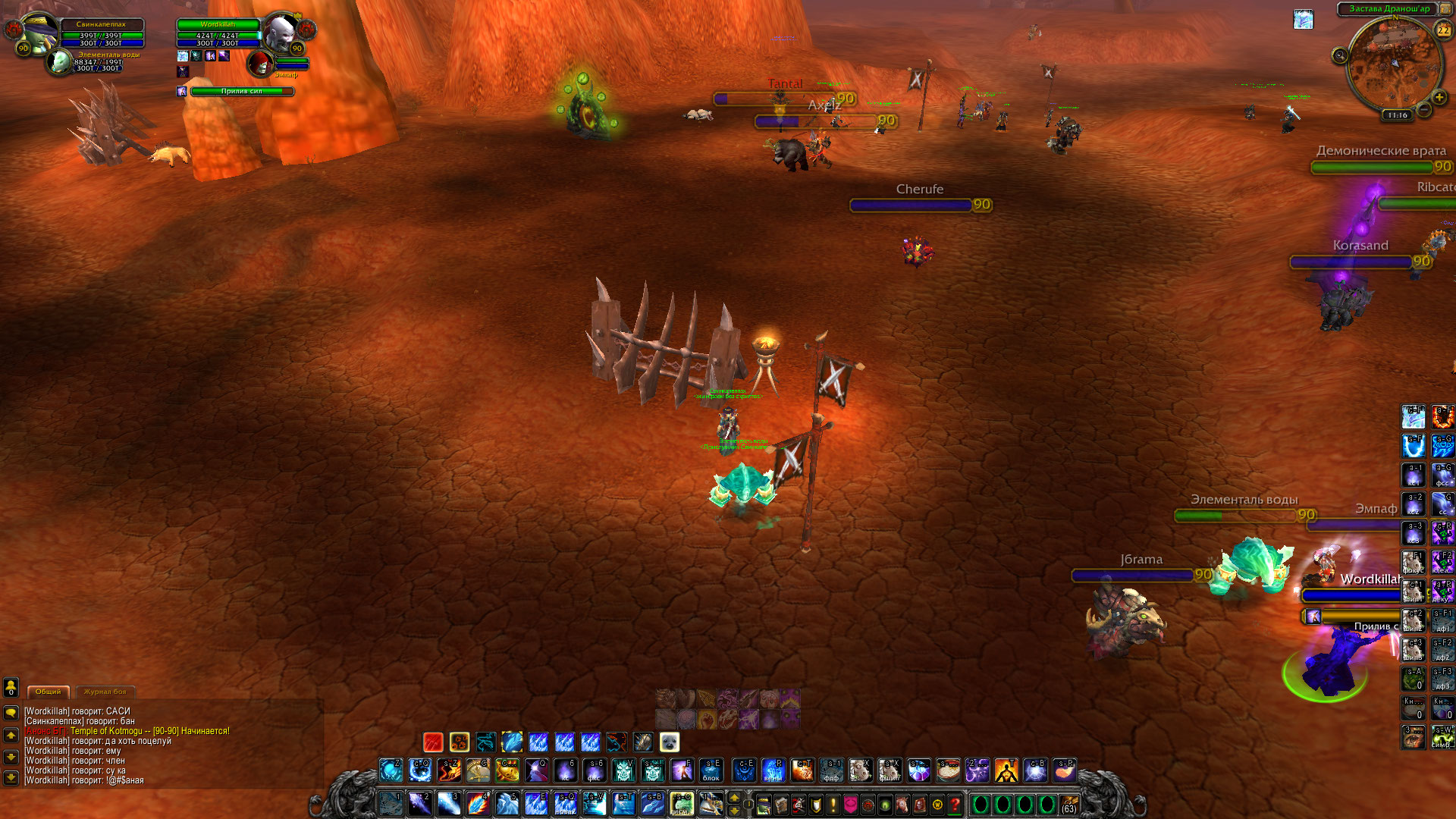This screenshot has height=819, width=1456.
Task: Open the calendar showing day 22
Action: coord(1443,30)
